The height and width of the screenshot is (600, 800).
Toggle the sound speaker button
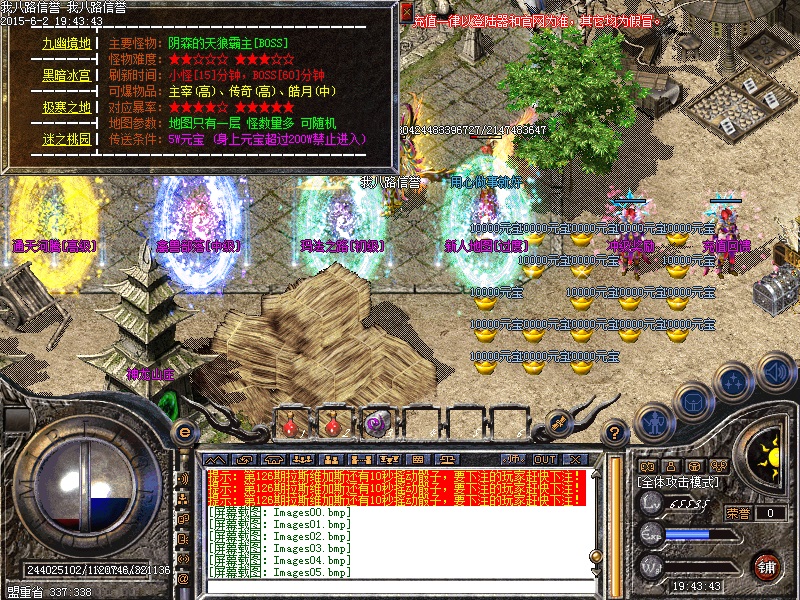[777, 373]
